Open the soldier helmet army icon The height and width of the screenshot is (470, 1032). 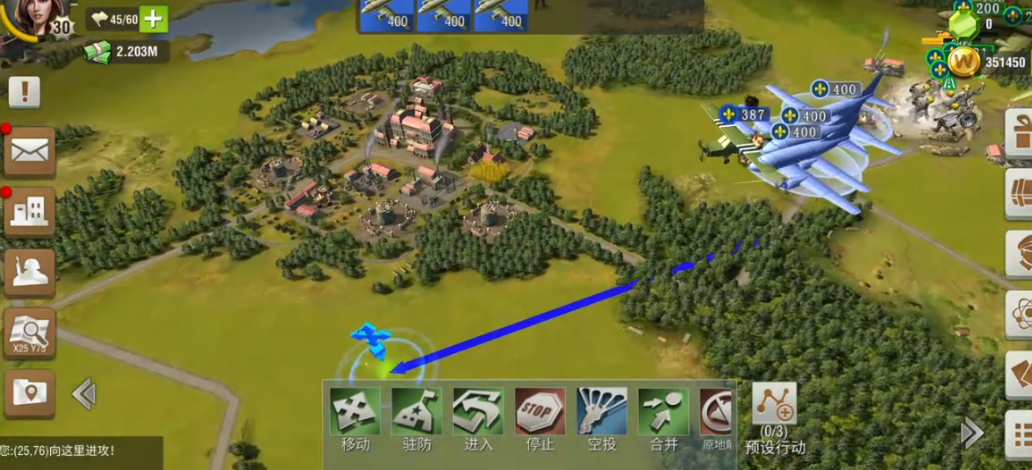29,272
